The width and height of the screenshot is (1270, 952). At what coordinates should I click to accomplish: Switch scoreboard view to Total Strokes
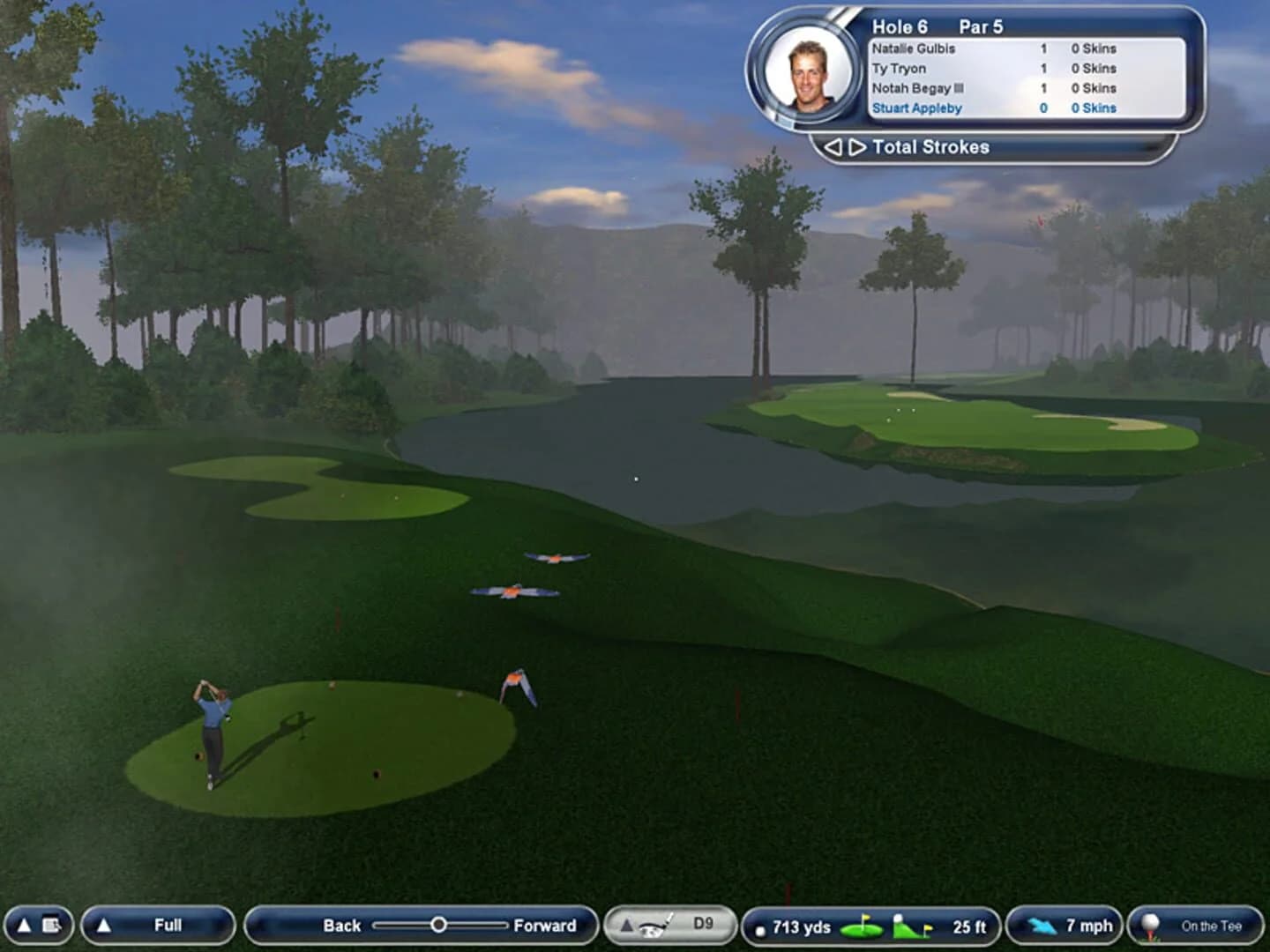pyautogui.click(x=930, y=146)
